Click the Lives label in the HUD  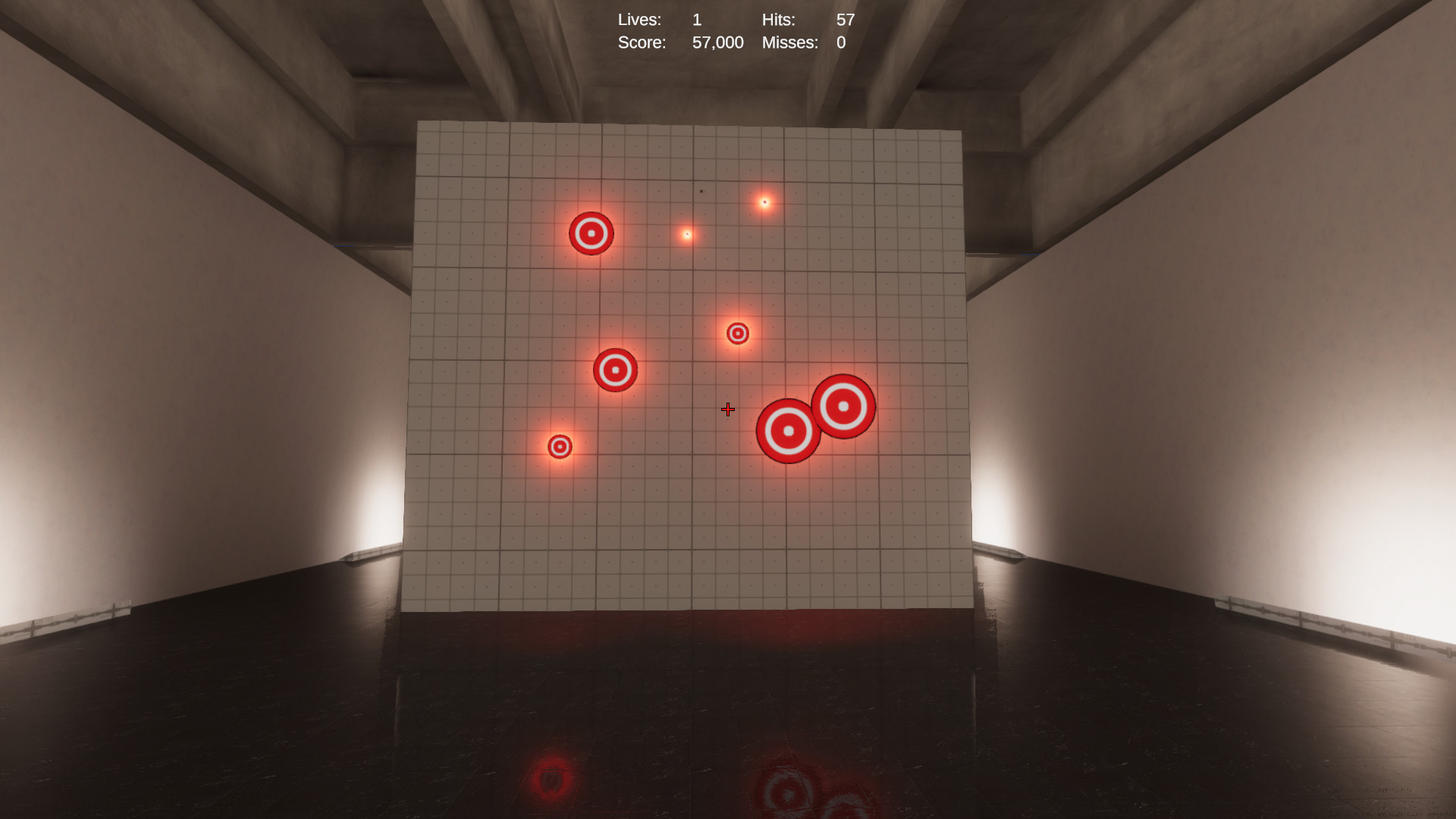pyautogui.click(x=639, y=20)
